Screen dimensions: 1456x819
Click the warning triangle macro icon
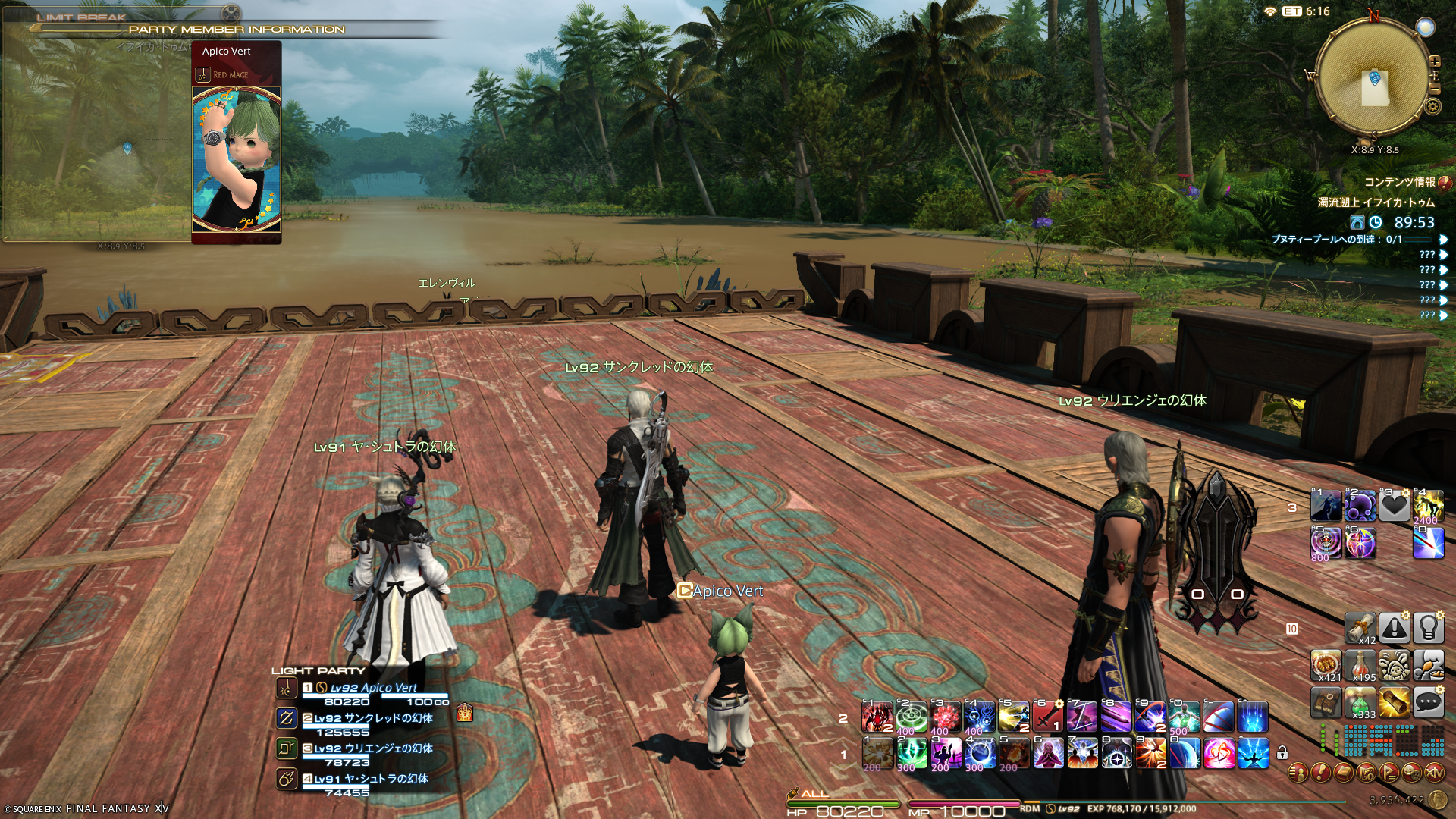point(1394,628)
